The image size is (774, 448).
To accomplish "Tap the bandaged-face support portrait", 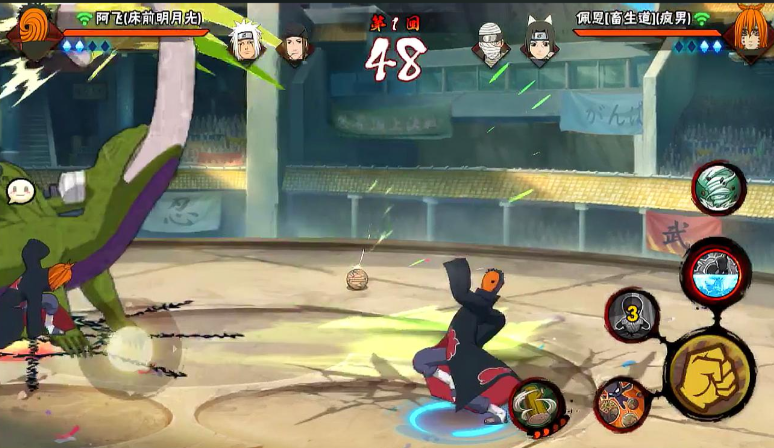I will tap(491, 43).
